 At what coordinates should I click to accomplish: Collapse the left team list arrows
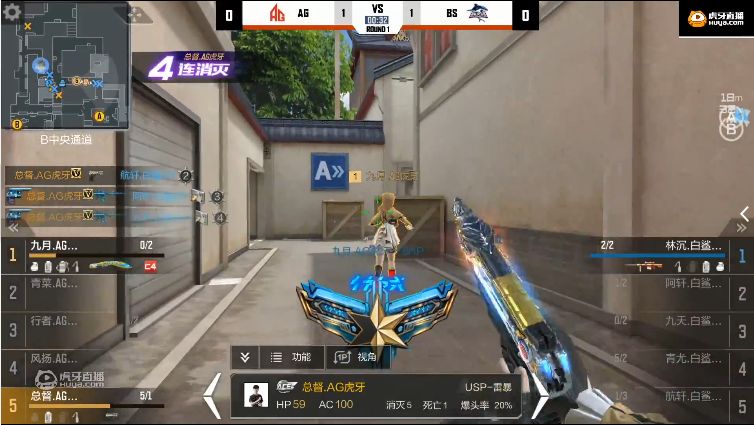point(14,228)
